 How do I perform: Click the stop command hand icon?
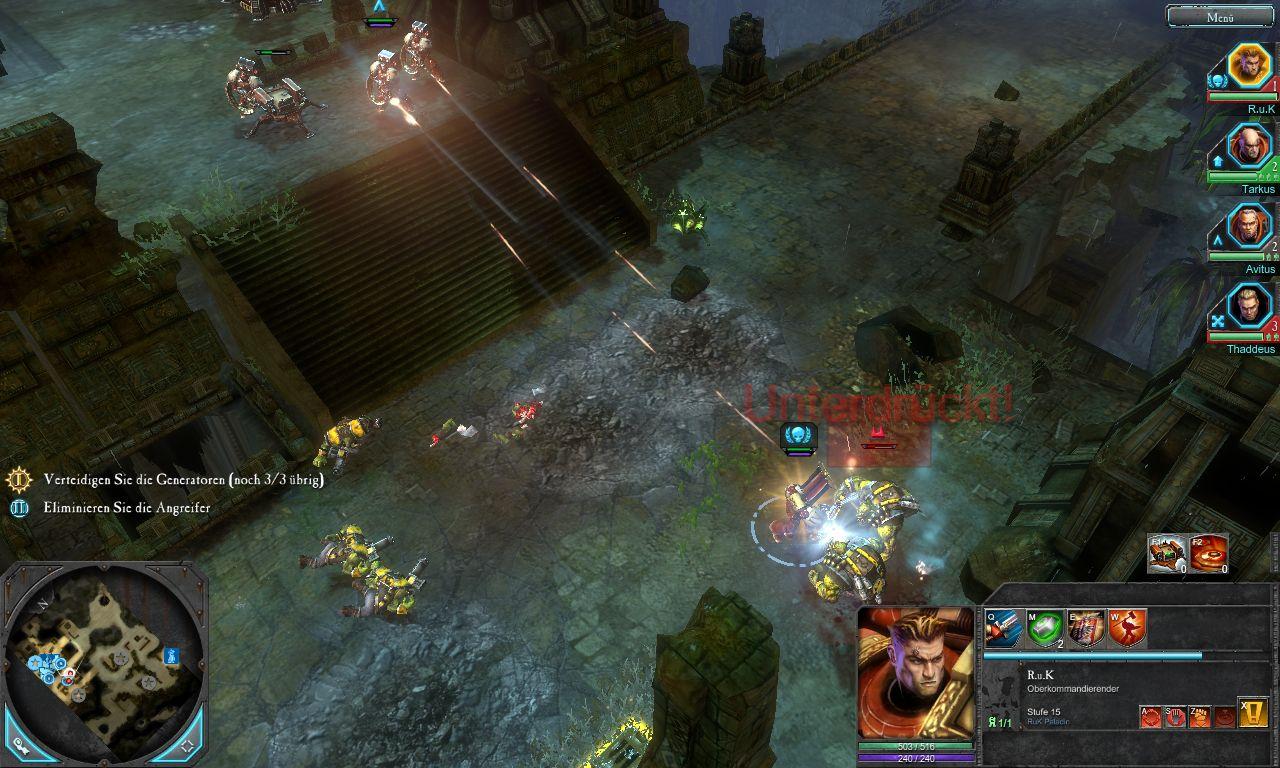pos(1176,716)
